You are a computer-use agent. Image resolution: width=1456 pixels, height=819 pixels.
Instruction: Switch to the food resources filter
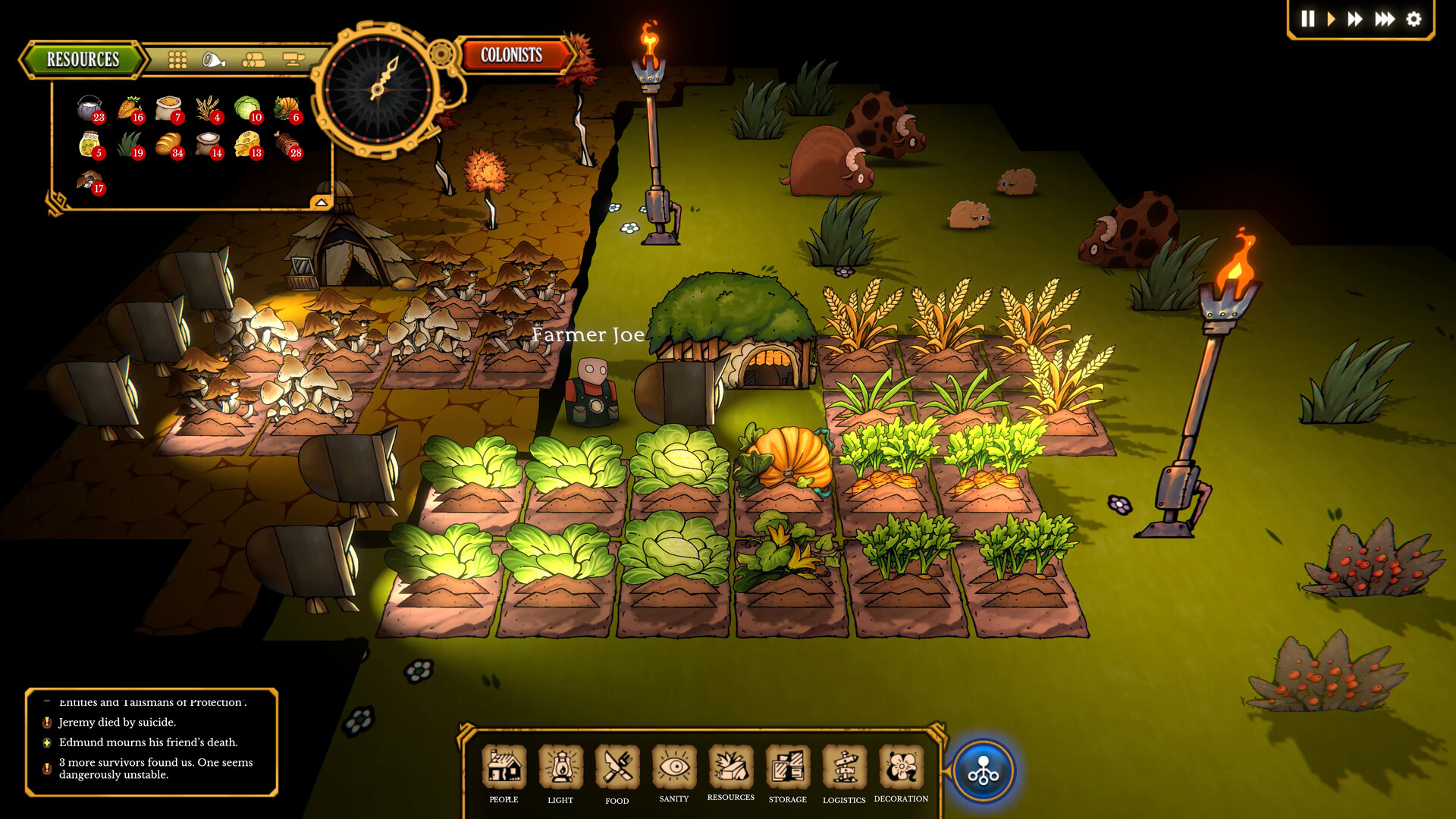point(214,60)
